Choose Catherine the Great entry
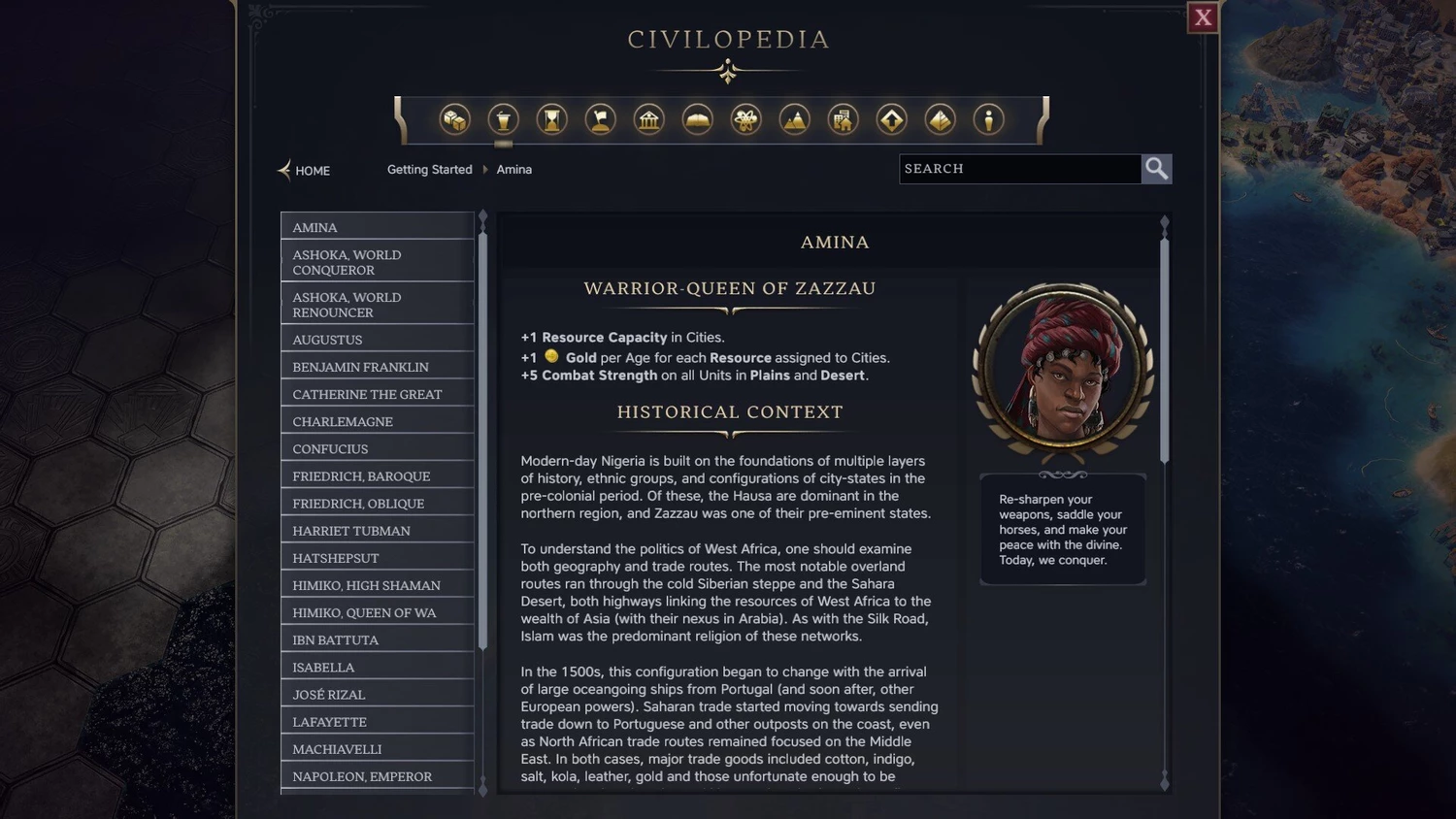The width and height of the screenshot is (1456, 819). coord(377,394)
